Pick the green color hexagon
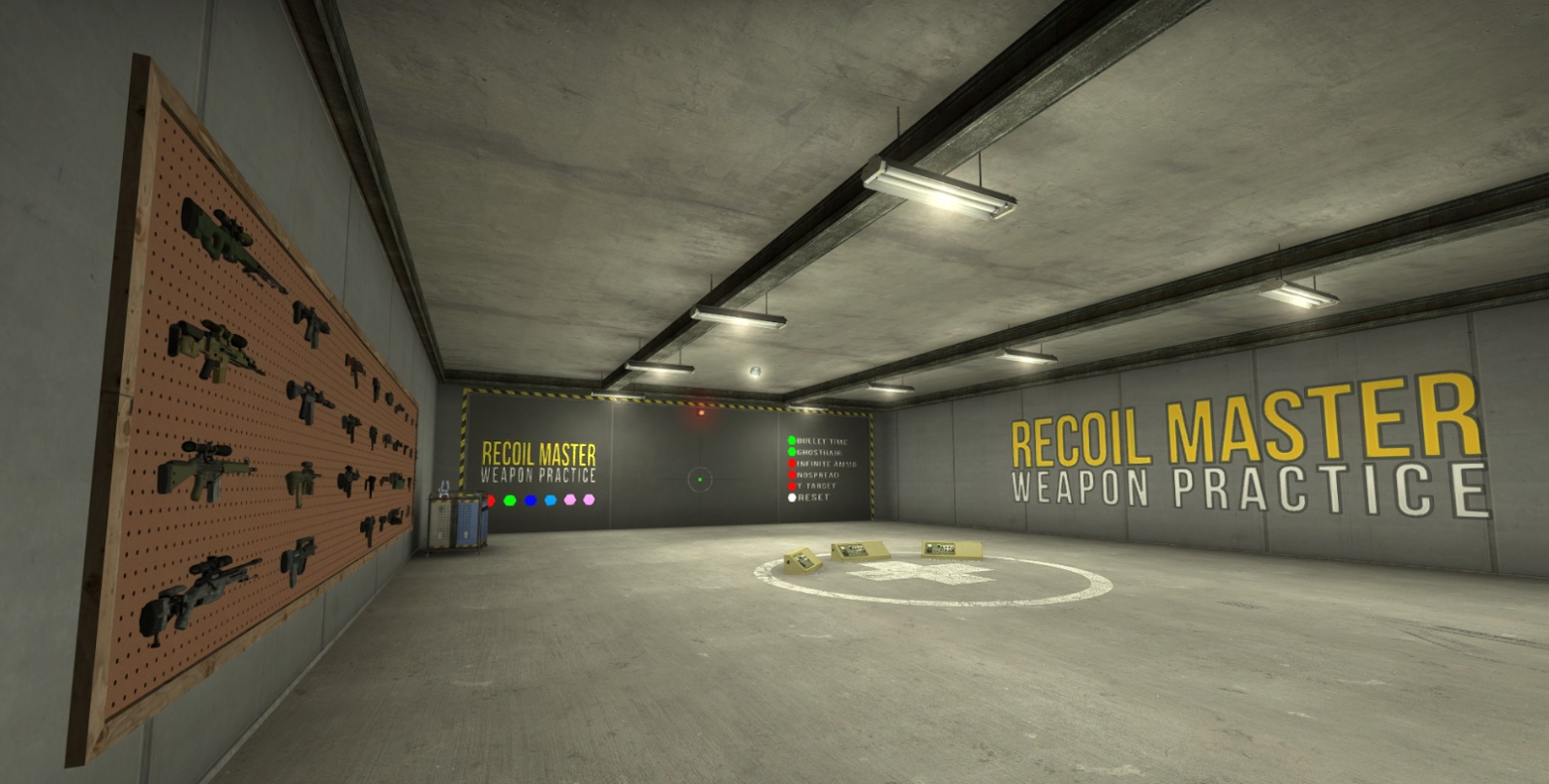 pyautogui.click(x=510, y=500)
